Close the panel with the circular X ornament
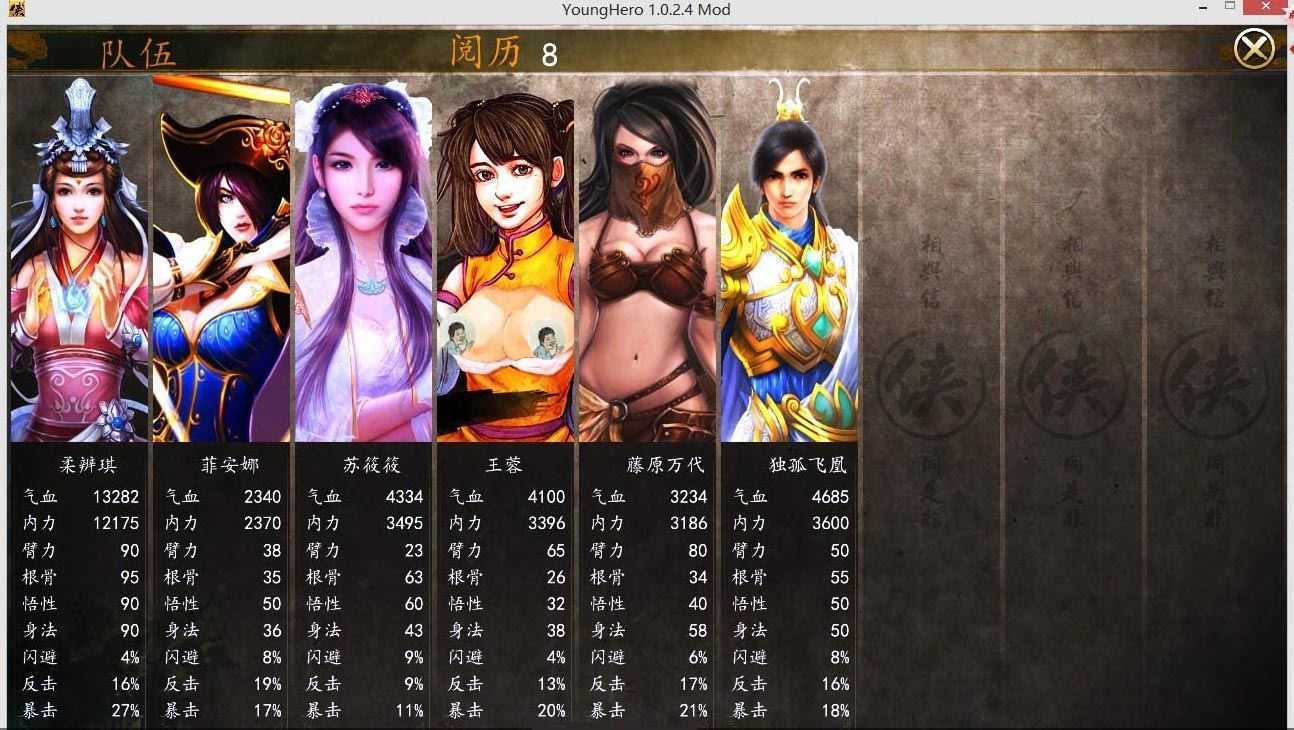Screen dimensions: 1294x730 point(1255,47)
